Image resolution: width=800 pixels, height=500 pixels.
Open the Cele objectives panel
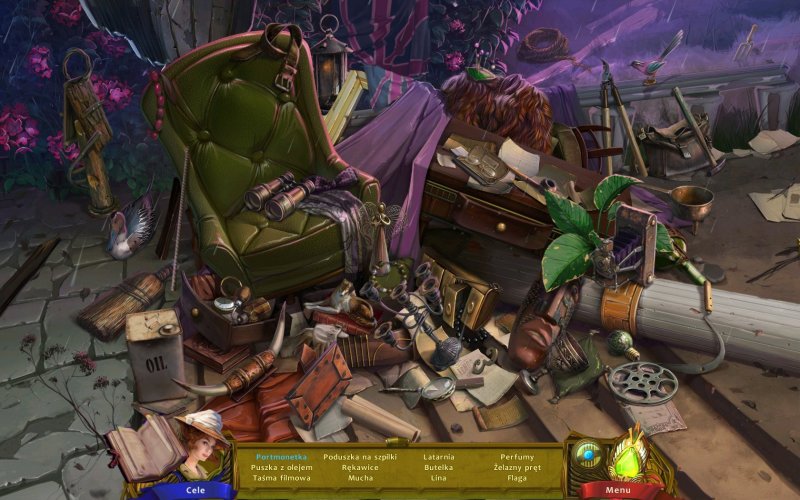[x=196, y=490]
